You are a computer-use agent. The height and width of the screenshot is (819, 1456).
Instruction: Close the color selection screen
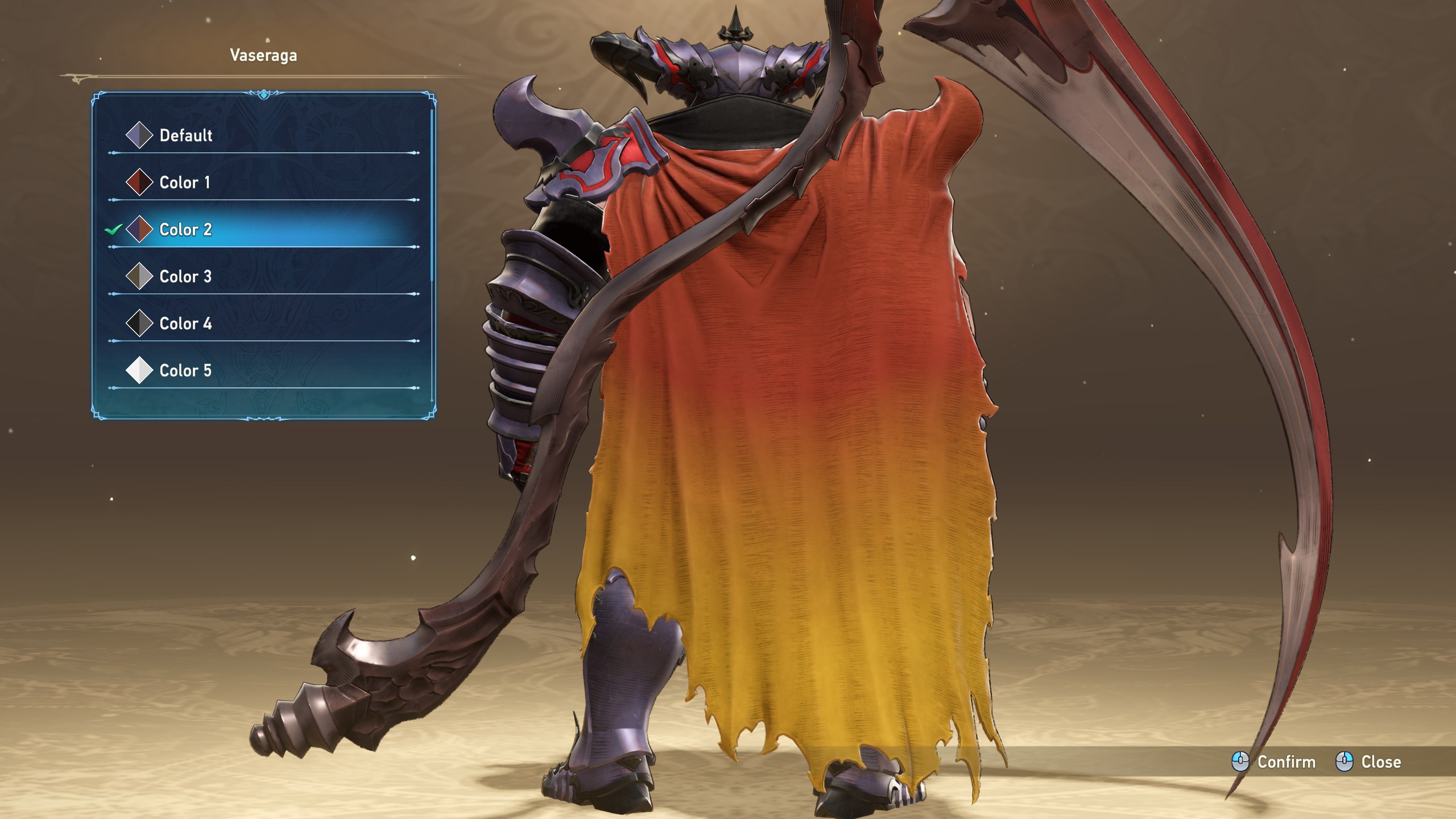tap(1368, 762)
